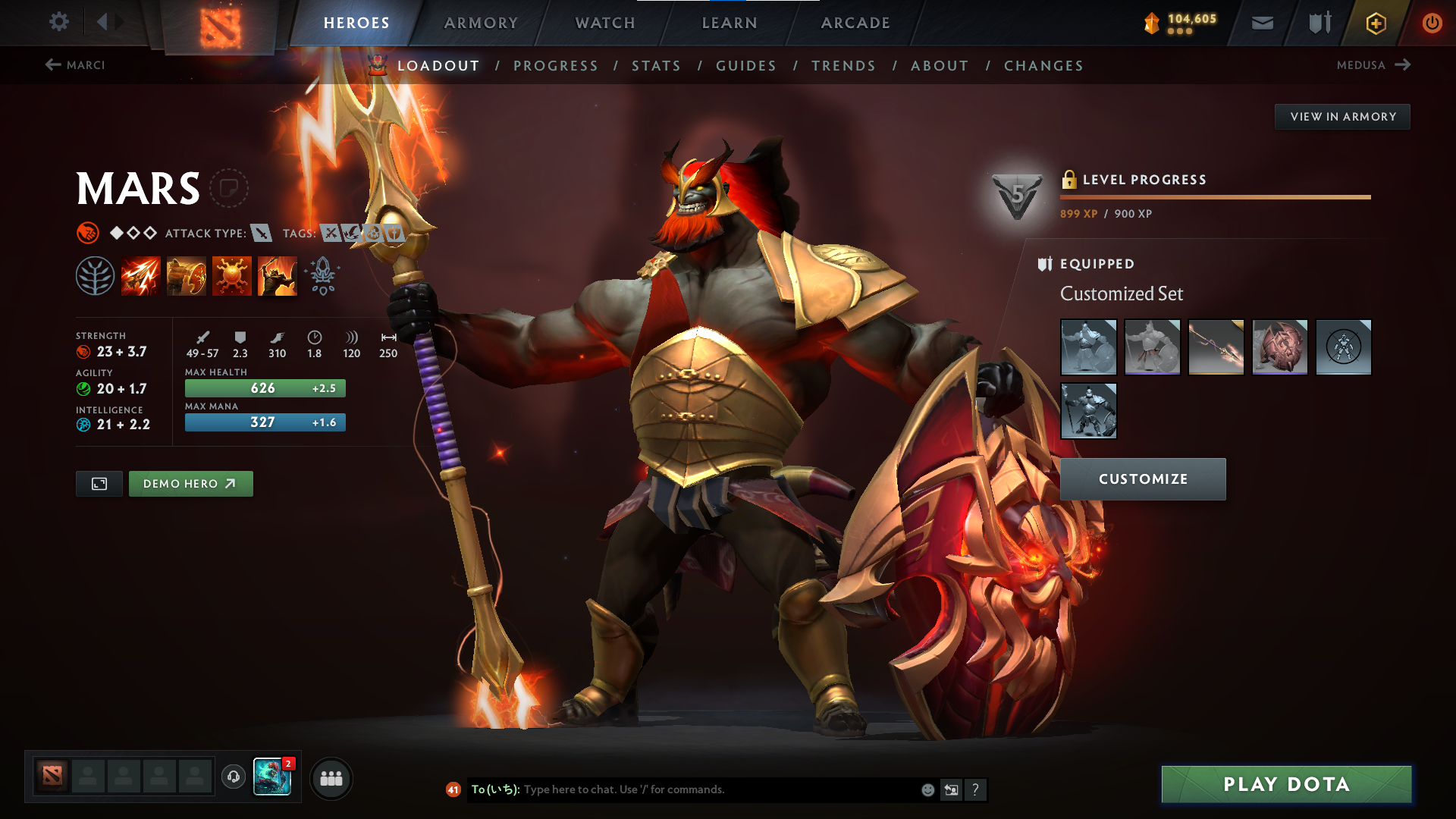Click the Aghanim's Scepter upgrade icon
Screen dimensions: 1456x819
322,275
